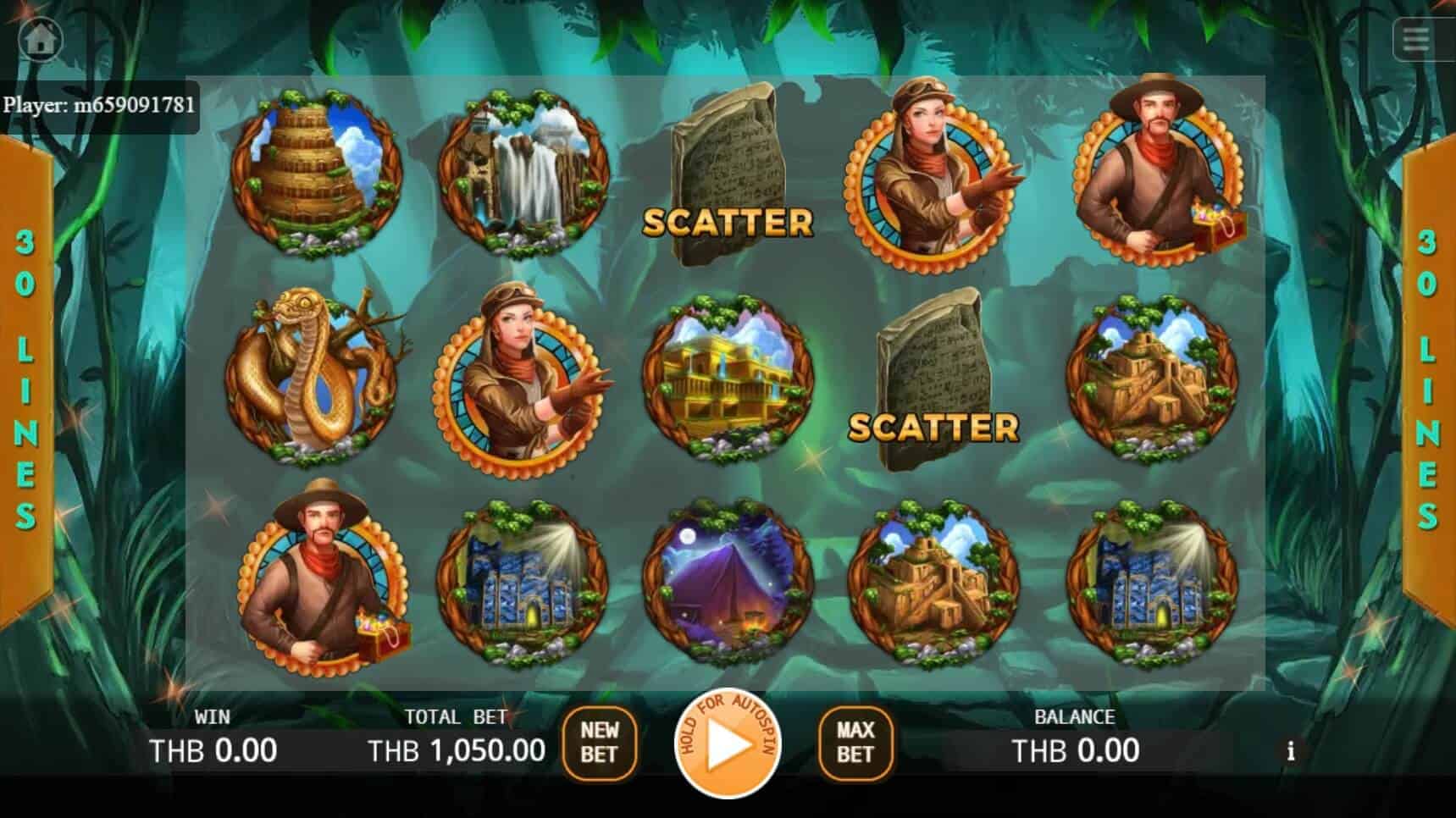Click the NEW BET button
Viewport: 1456px width, 818px height.
tap(599, 743)
